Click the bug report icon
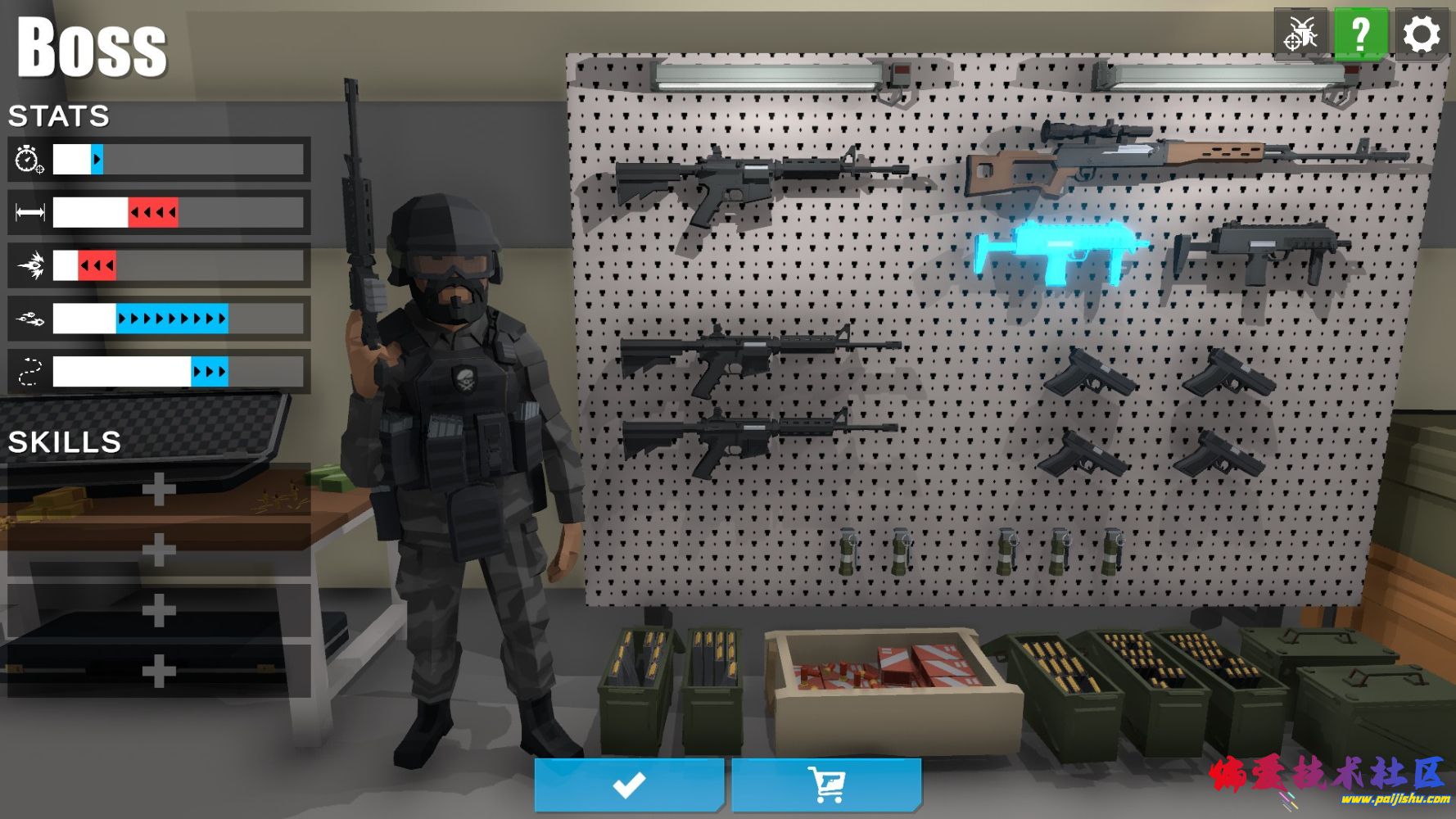This screenshot has height=819, width=1456. pos(1300,34)
